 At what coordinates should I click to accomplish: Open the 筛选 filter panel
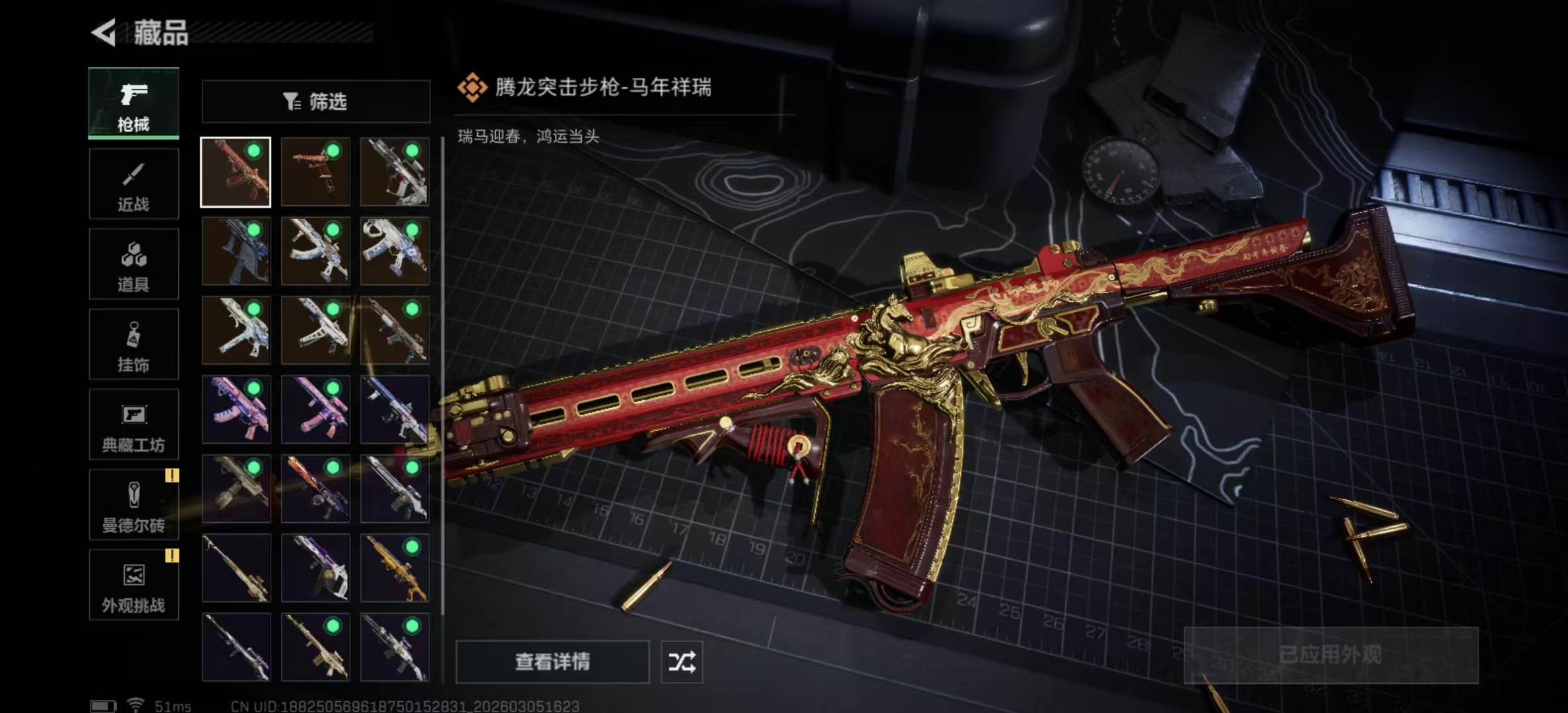[315, 101]
